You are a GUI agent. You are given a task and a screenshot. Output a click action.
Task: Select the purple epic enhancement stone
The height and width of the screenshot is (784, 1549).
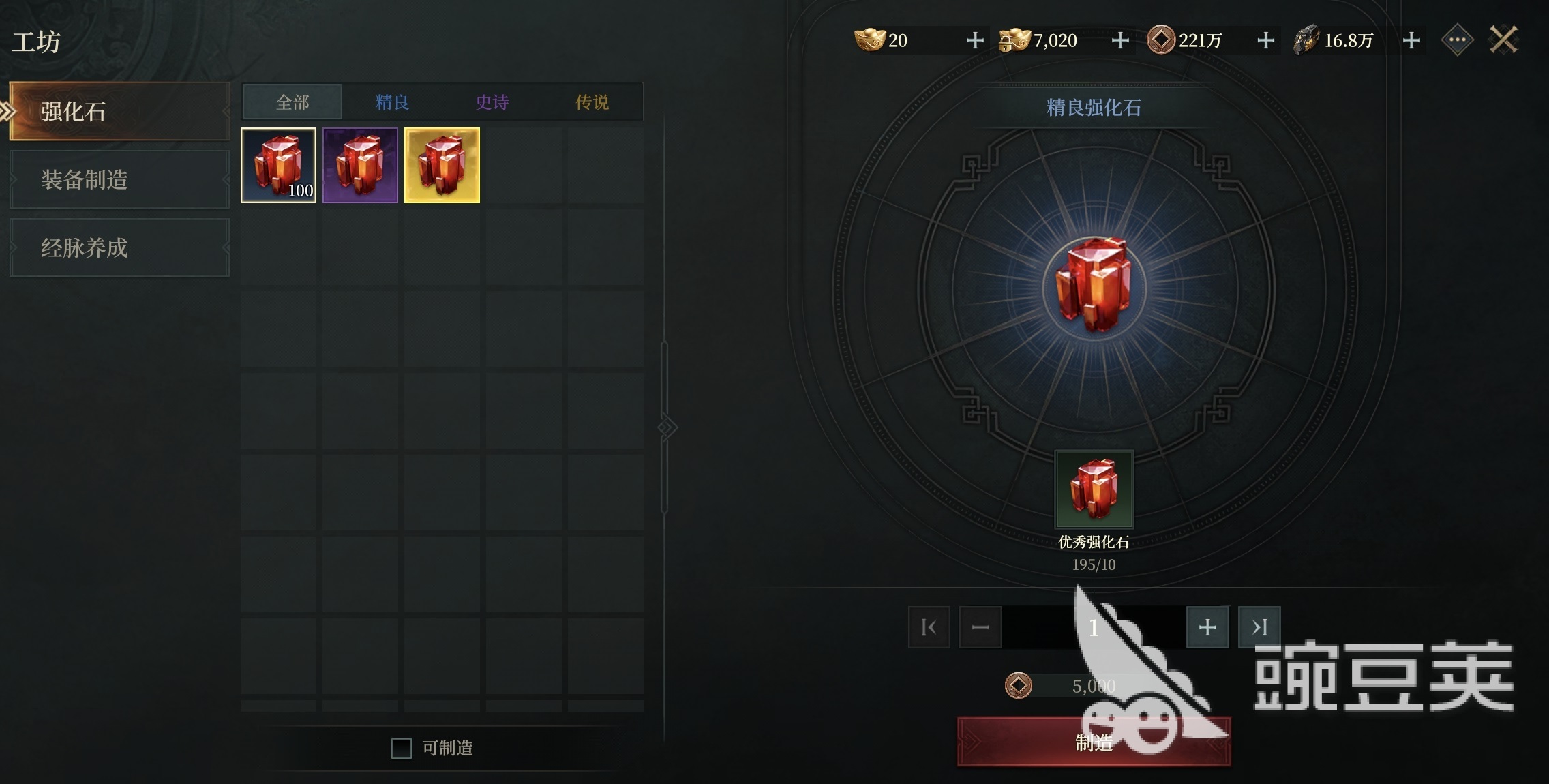click(360, 165)
